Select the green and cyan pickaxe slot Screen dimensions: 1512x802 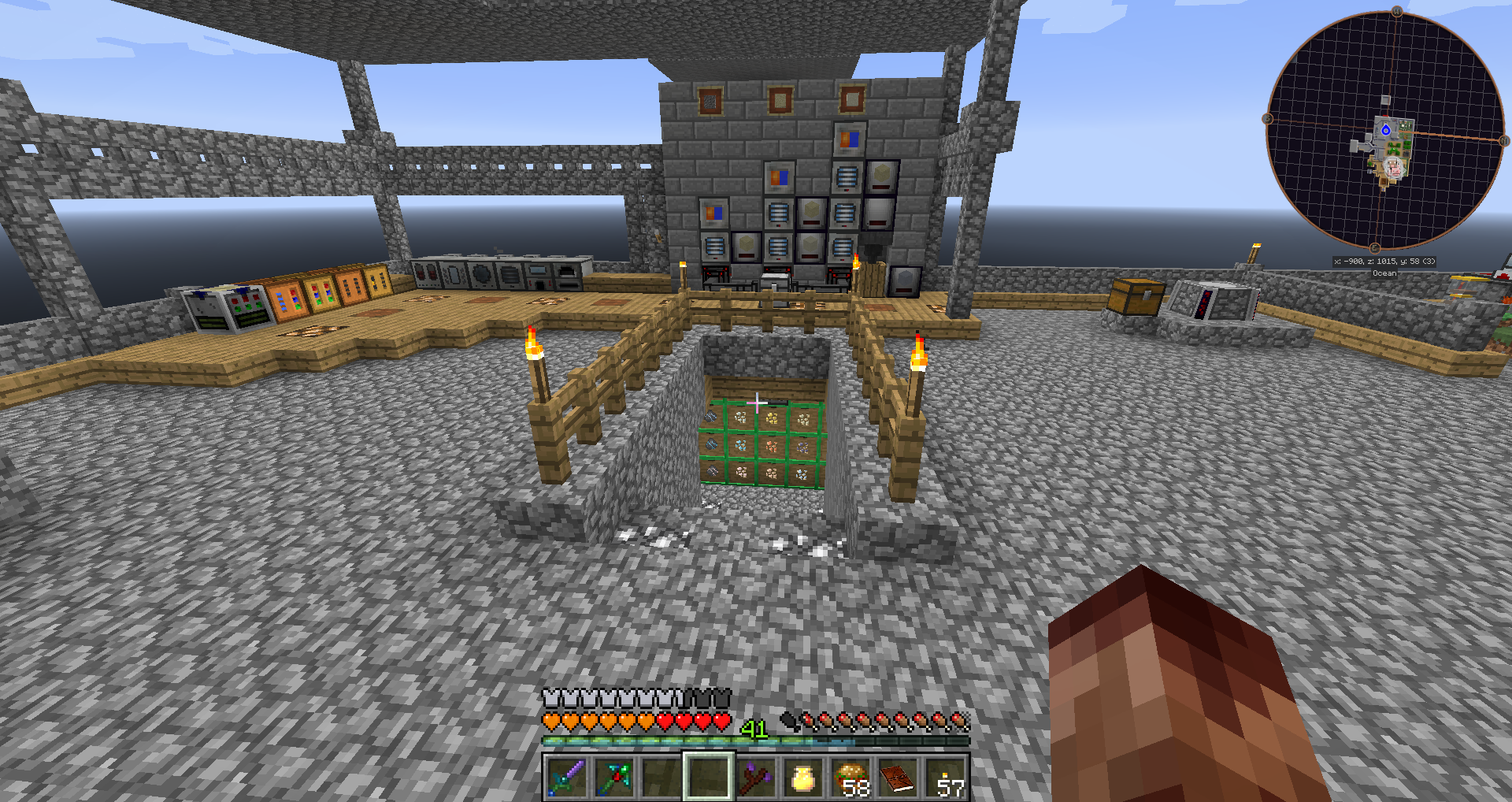pyautogui.click(x=613, y=777)
